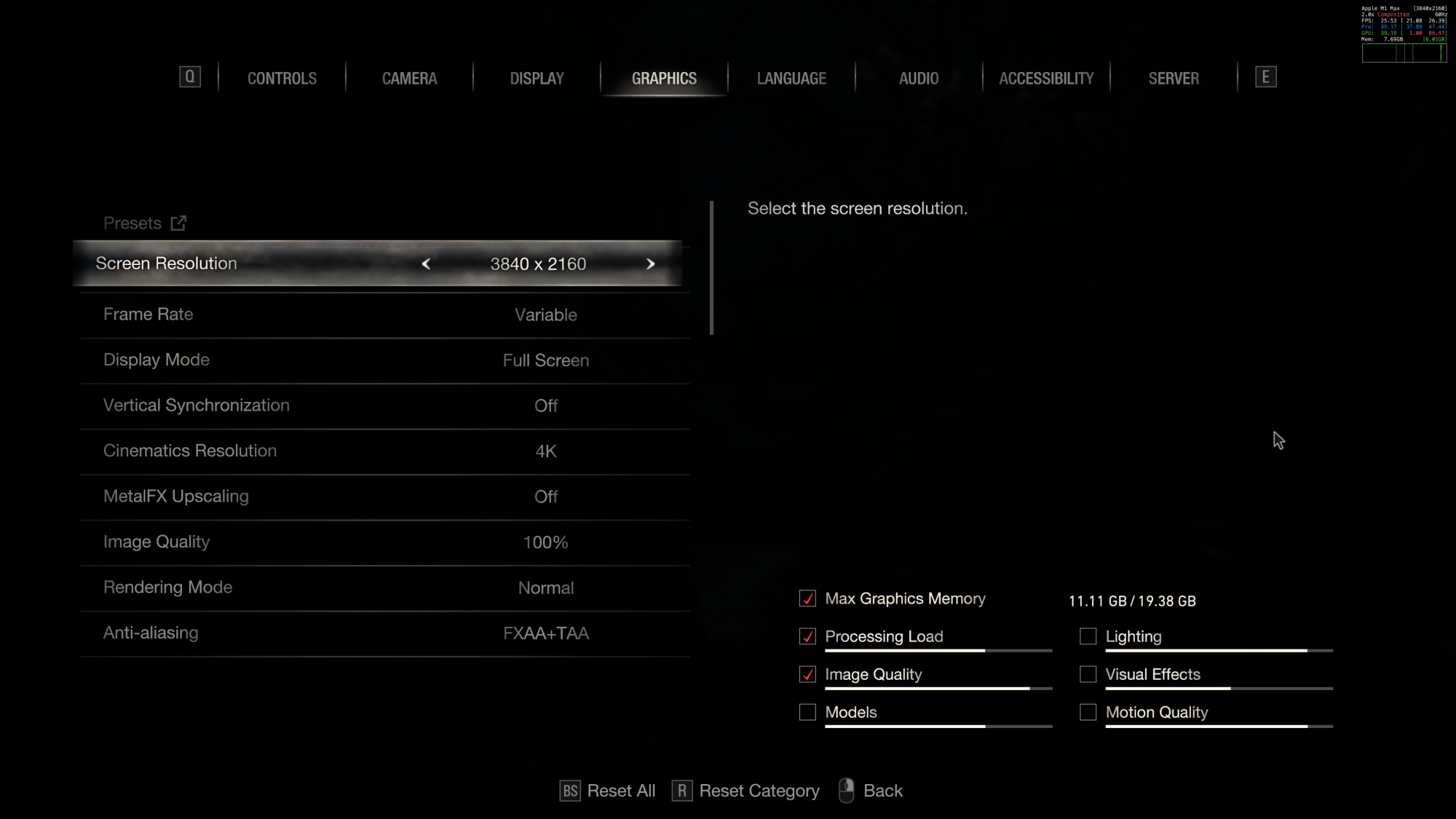Viewport: 1456px width, 819px height.
Task: Open the Audio settings tab
Action: tap(919, 79)
